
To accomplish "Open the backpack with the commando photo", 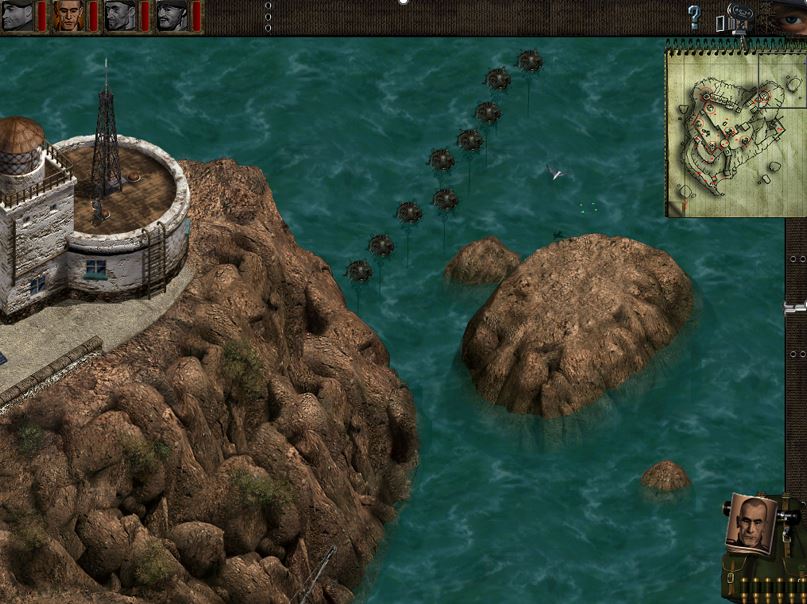I will tap(752, 525).
